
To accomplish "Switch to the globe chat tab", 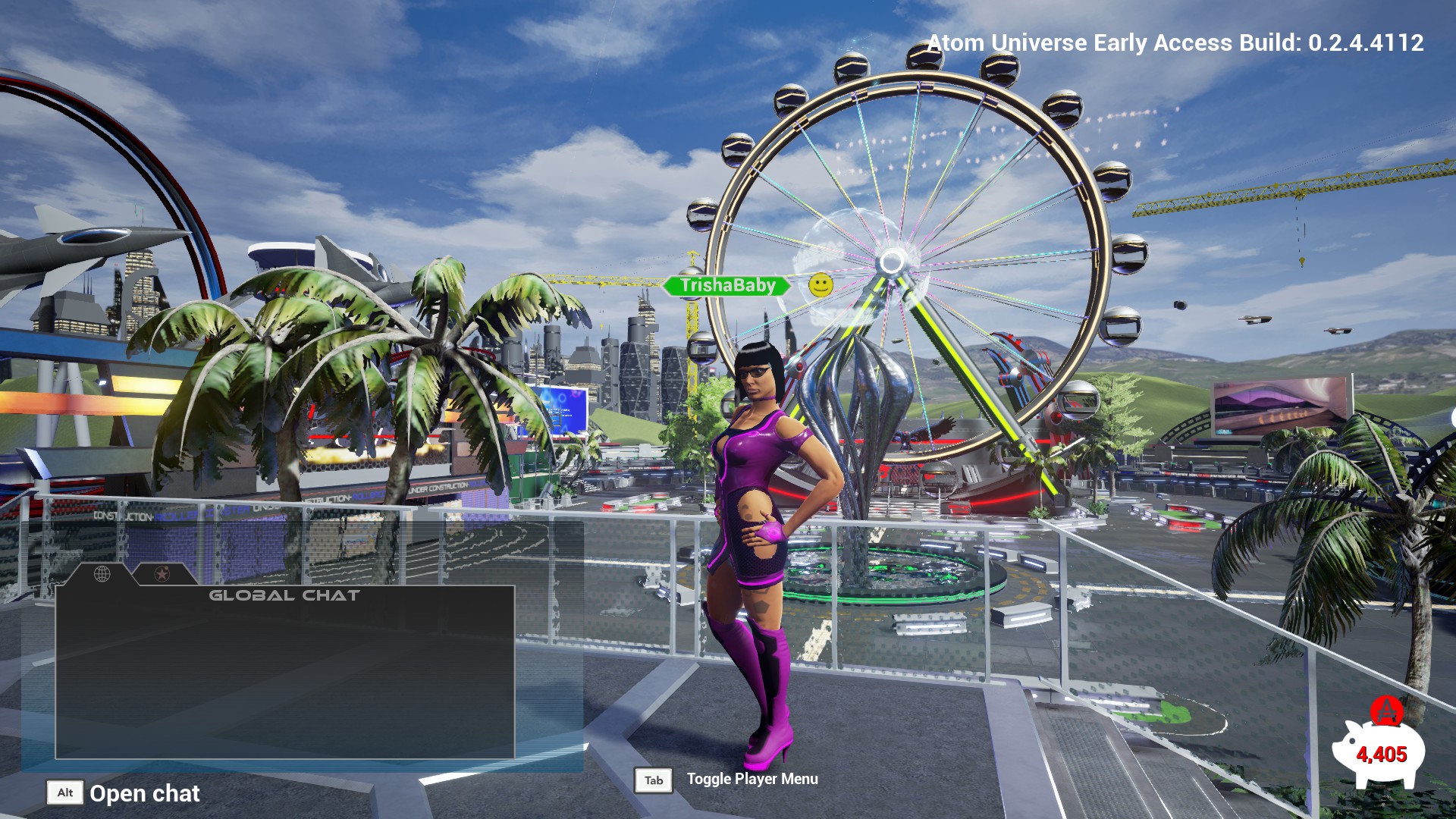I will pyautogui.click(x=102, y=574).
